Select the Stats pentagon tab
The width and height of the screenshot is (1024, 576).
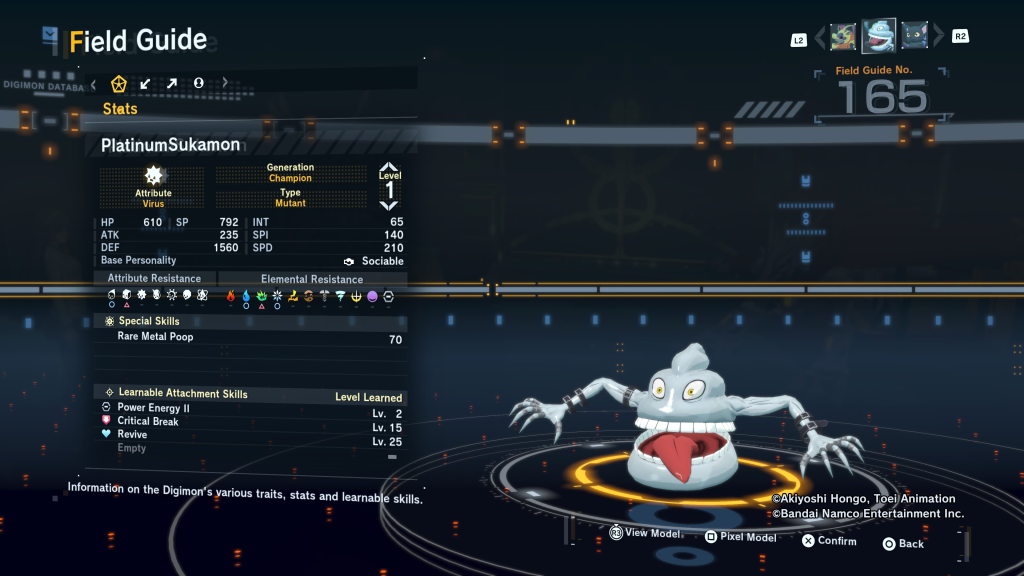[x=119, y=83]
